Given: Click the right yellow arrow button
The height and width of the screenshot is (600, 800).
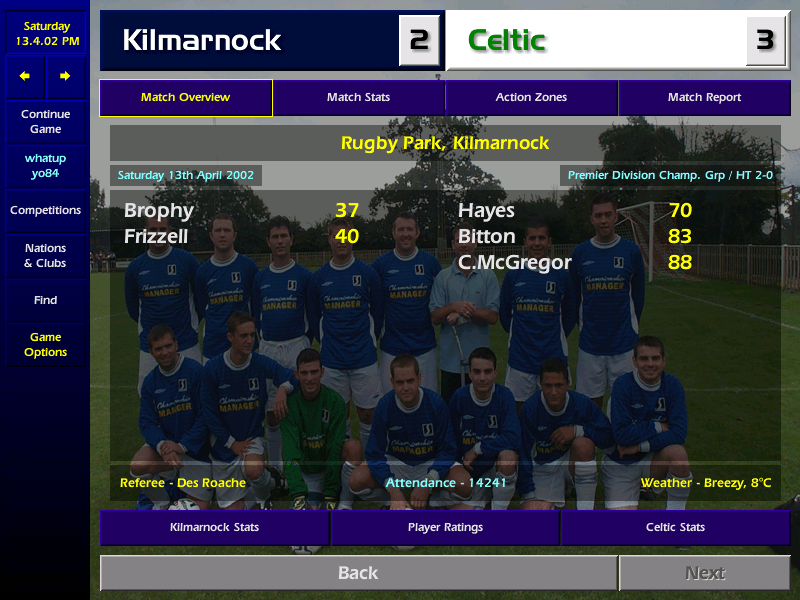Looking at the screenshot, I should (x=65, y=76).
